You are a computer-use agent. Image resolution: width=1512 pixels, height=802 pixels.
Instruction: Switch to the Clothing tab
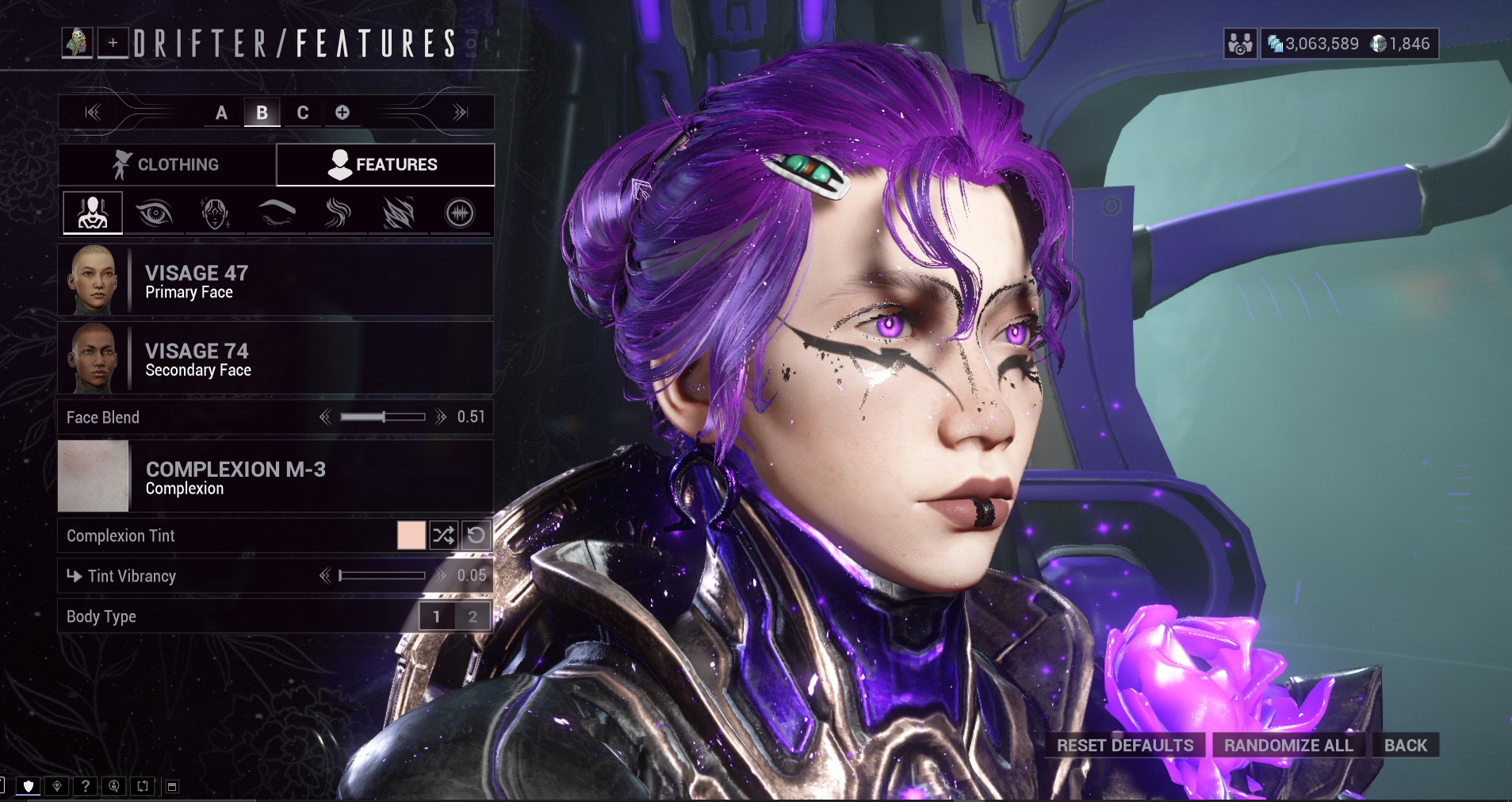click(167, 164)
